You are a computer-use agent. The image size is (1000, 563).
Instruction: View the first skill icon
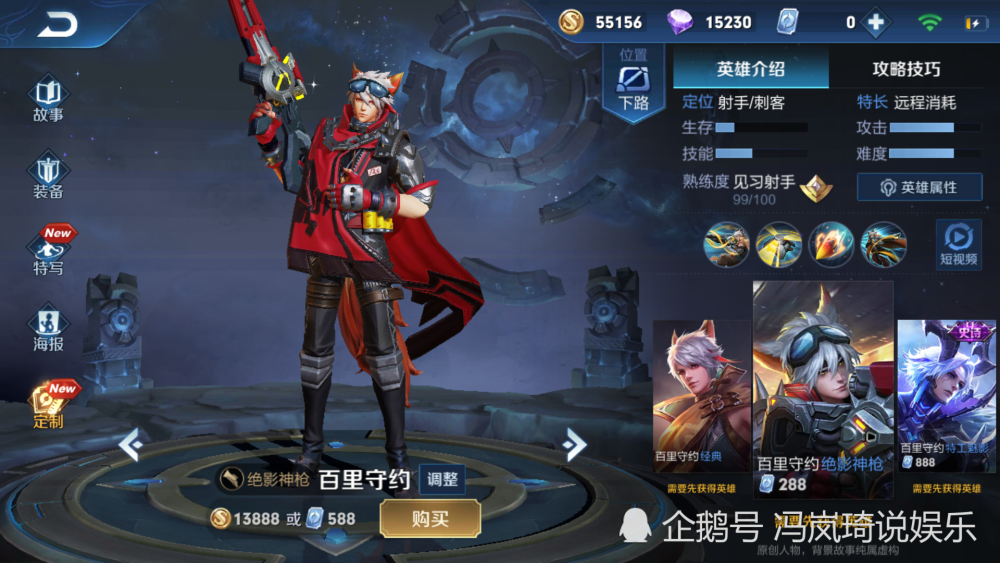click(x=726, y=245)
